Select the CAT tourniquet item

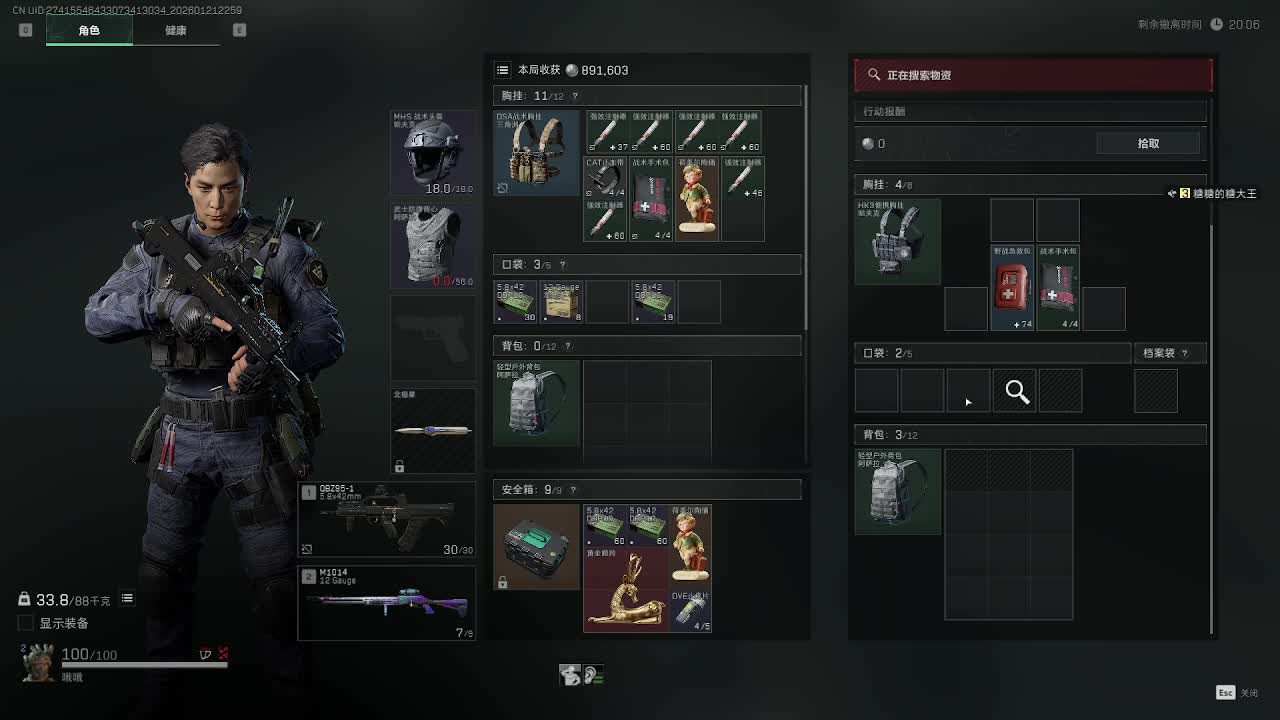click(605, 178)
